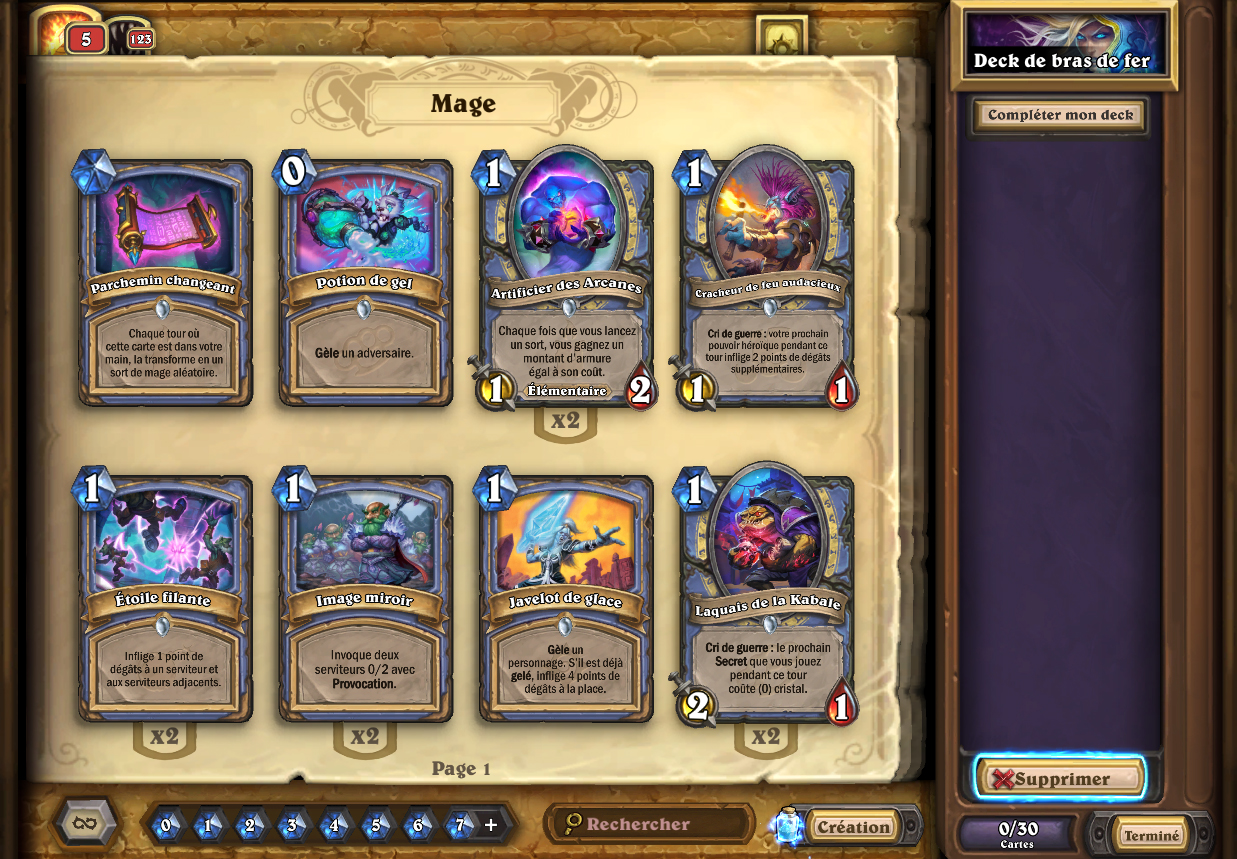Filter cards by mana cost 3
This screenshot has height=859, width=1237.
coord(292,825)
